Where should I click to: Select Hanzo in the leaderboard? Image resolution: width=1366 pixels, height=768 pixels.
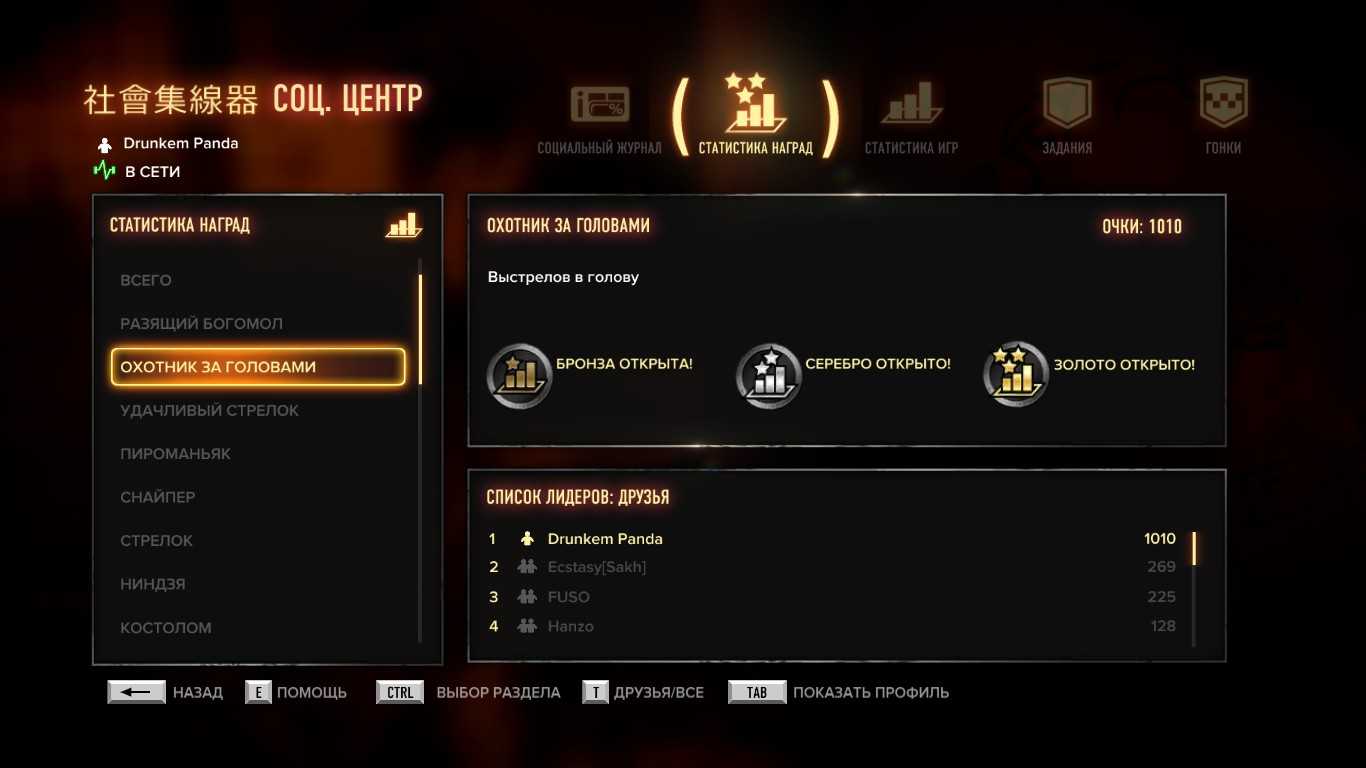pyautogui.click(x=571, y=626)
